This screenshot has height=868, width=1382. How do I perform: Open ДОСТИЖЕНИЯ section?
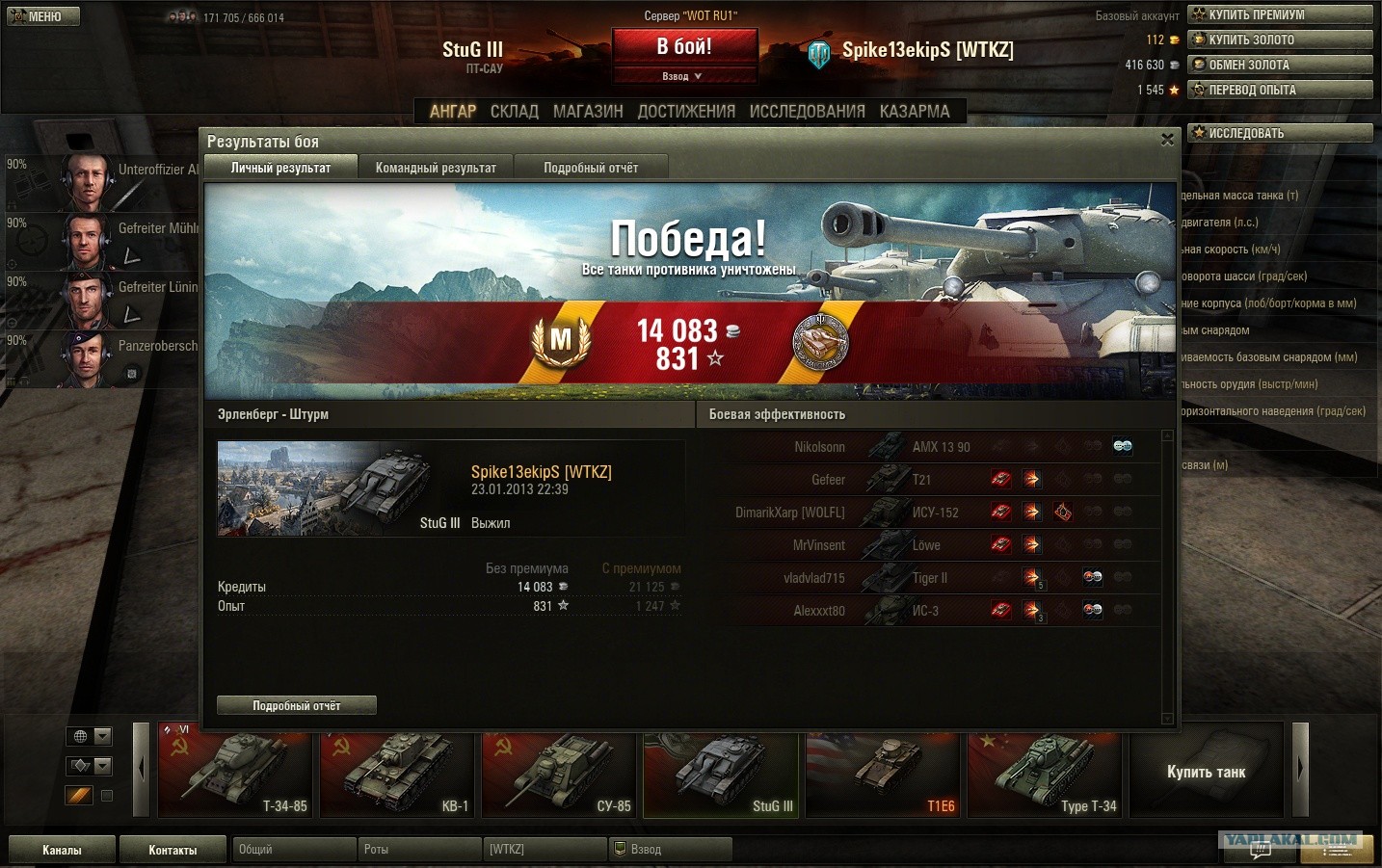pyautogui.click(x=686, y=112)
